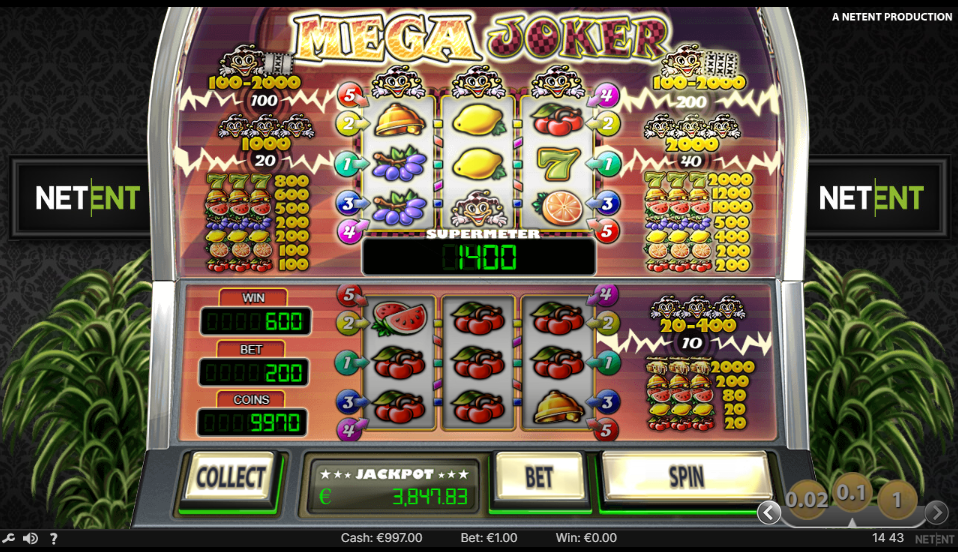
Task: Open help via question mark icon
Action: pos(53,538)
